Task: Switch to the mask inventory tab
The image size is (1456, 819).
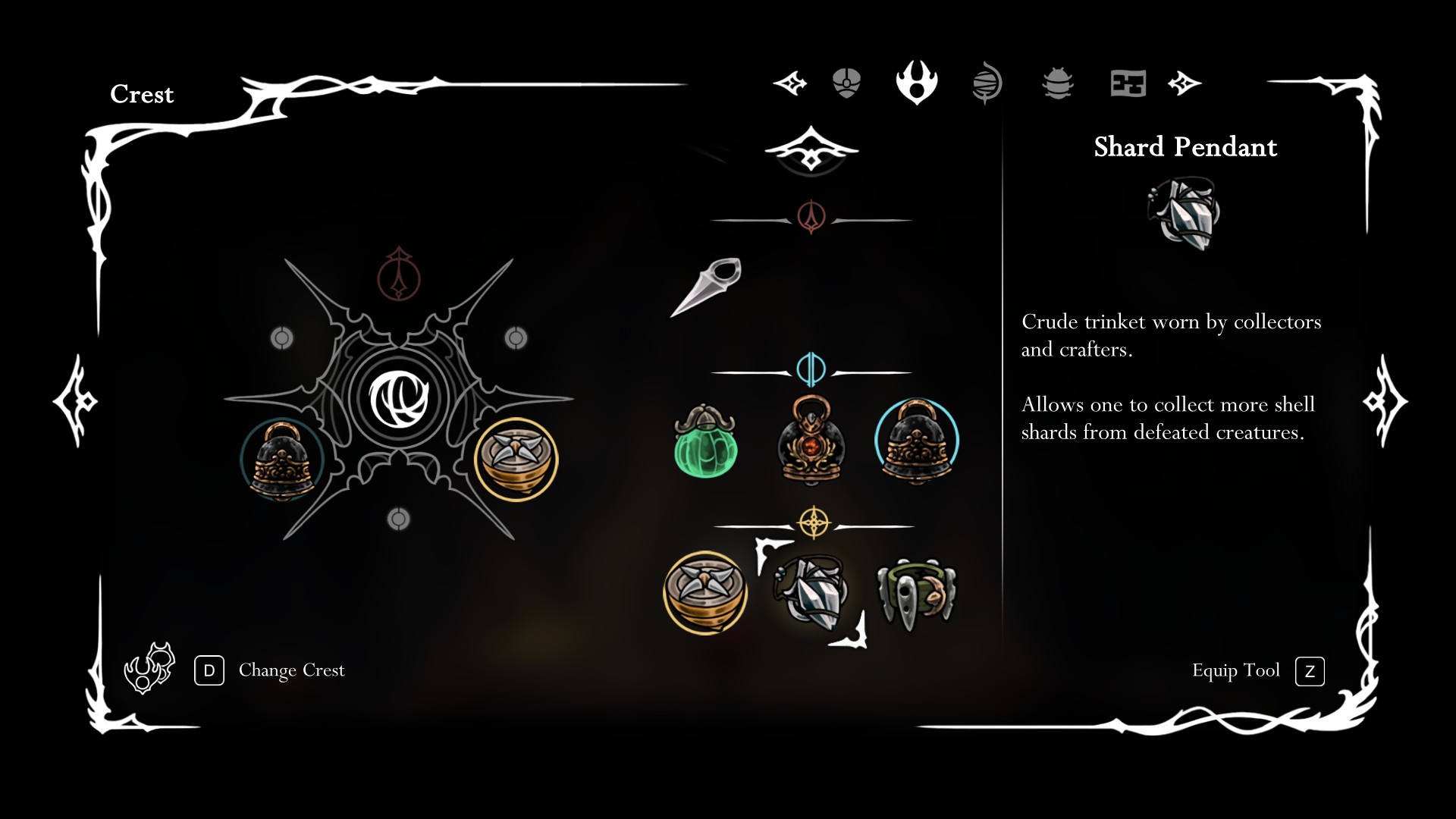Action: pyautogui.click(x=846, y=83)
